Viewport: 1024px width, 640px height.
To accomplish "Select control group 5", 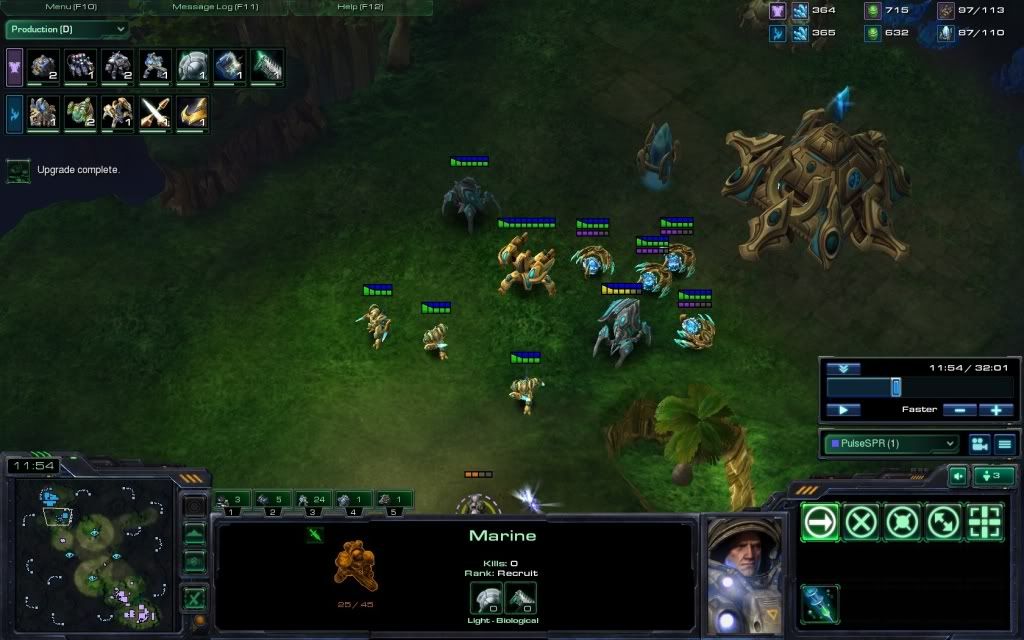I will click(x=394, y=499).
